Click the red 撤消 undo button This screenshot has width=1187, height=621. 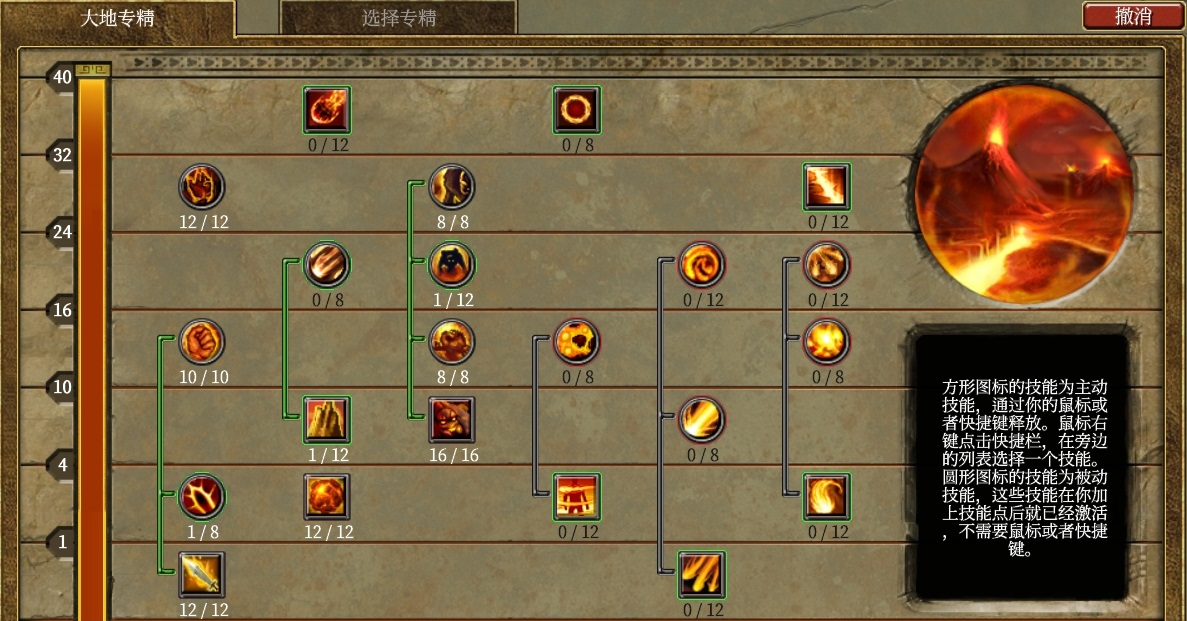coord(1132,16)
